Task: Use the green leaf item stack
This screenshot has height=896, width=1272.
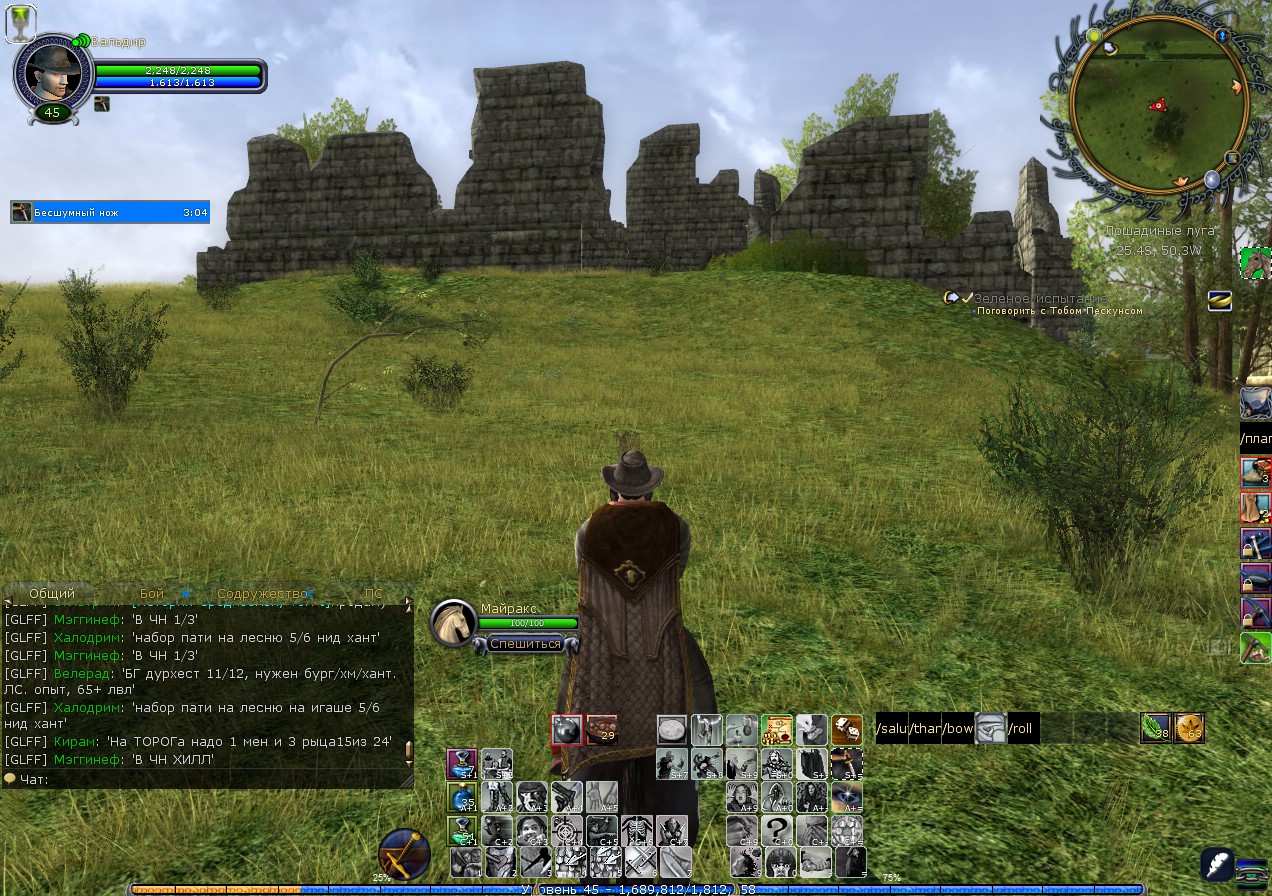Action: (x=1156, y=728)
